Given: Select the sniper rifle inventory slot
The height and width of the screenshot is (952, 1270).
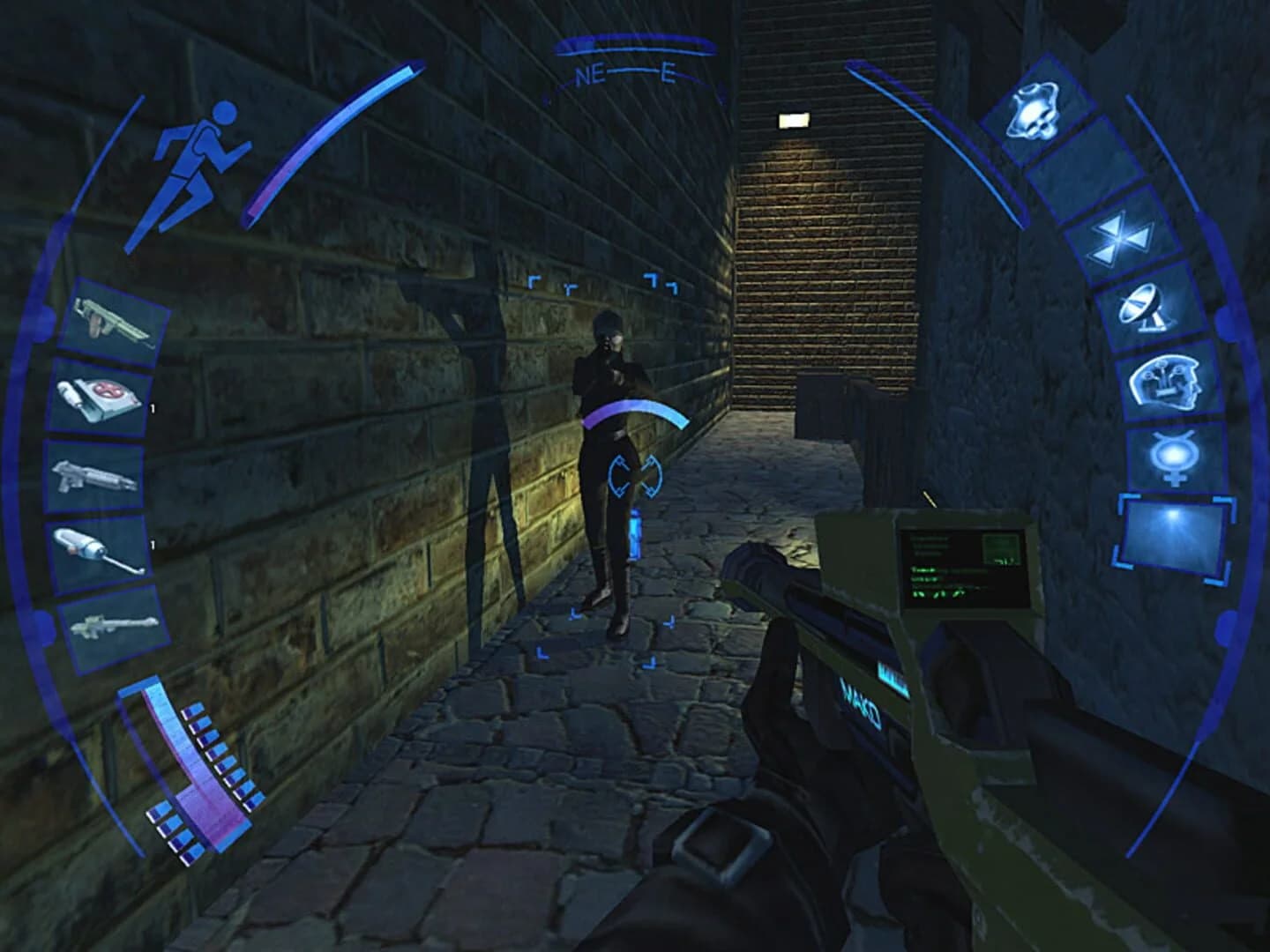Looking at the screenshot, I should click(112, 626).
